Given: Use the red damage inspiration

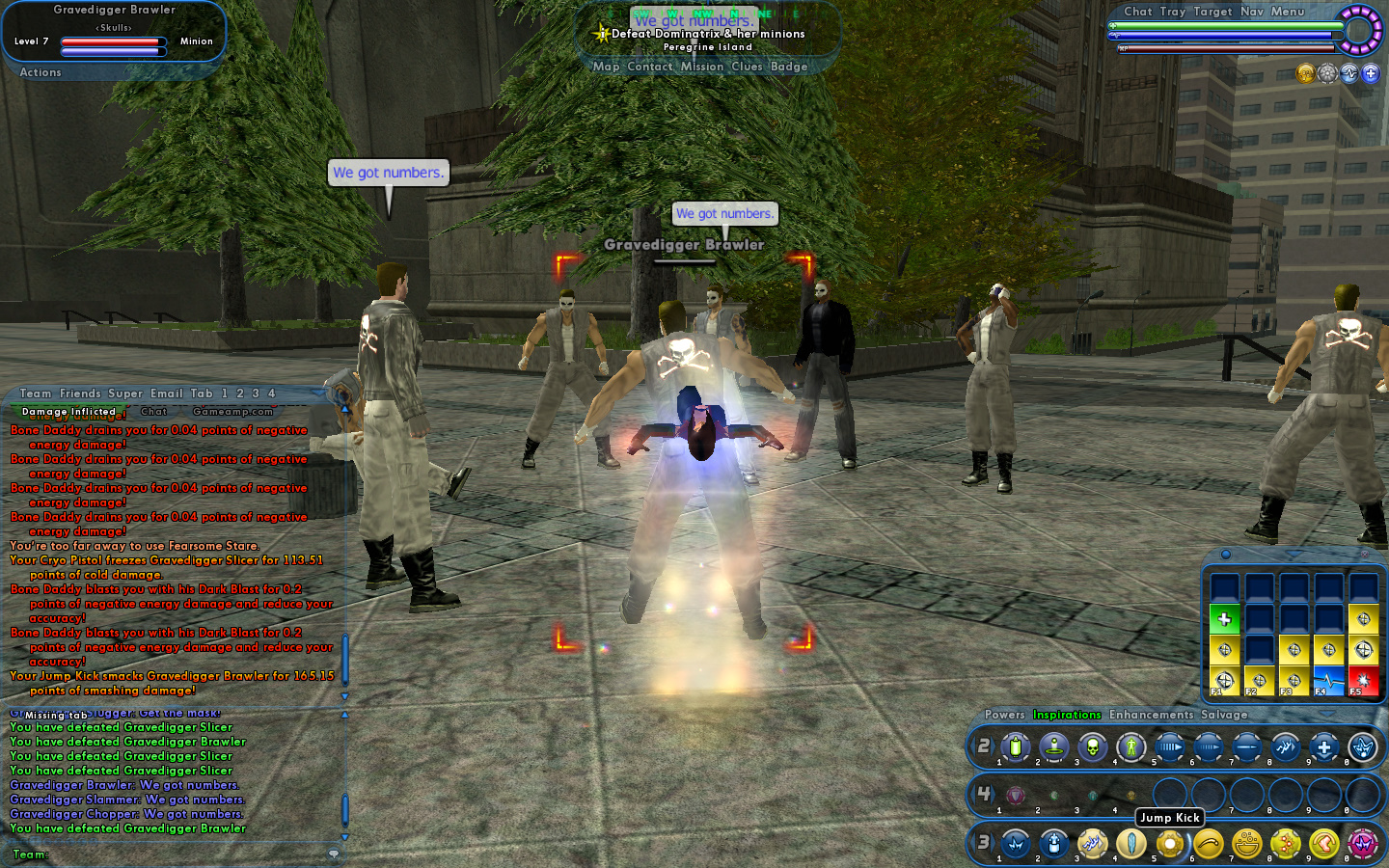Looking at the screenshot, I should point(1363,681).
